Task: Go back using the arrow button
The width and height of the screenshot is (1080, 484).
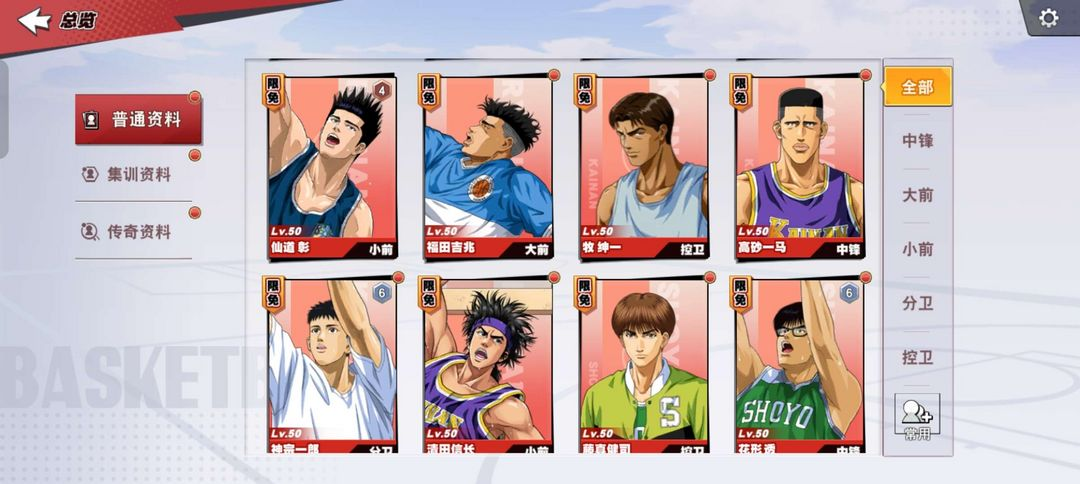Action: tap(34, 20)
